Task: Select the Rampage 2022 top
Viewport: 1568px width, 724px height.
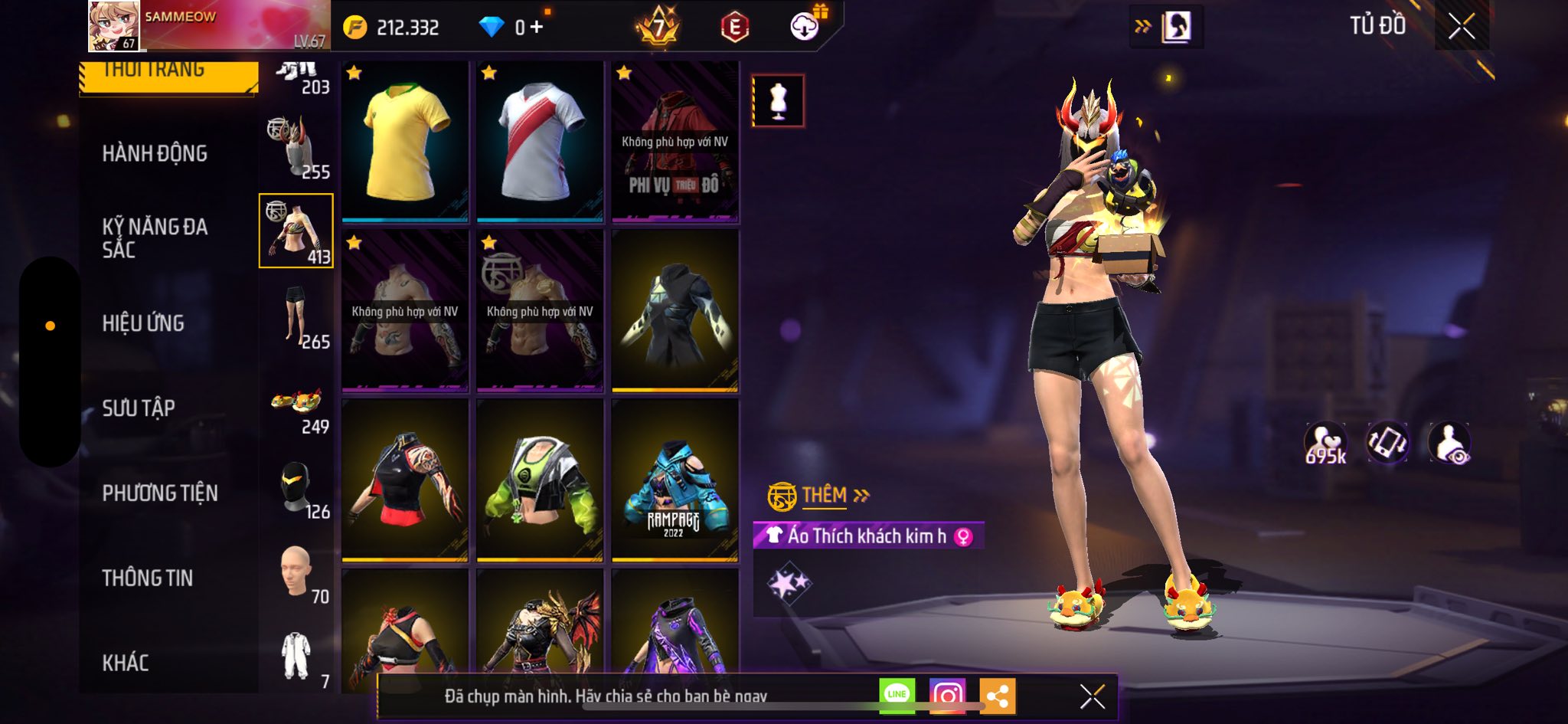Action: coord(675,480)
